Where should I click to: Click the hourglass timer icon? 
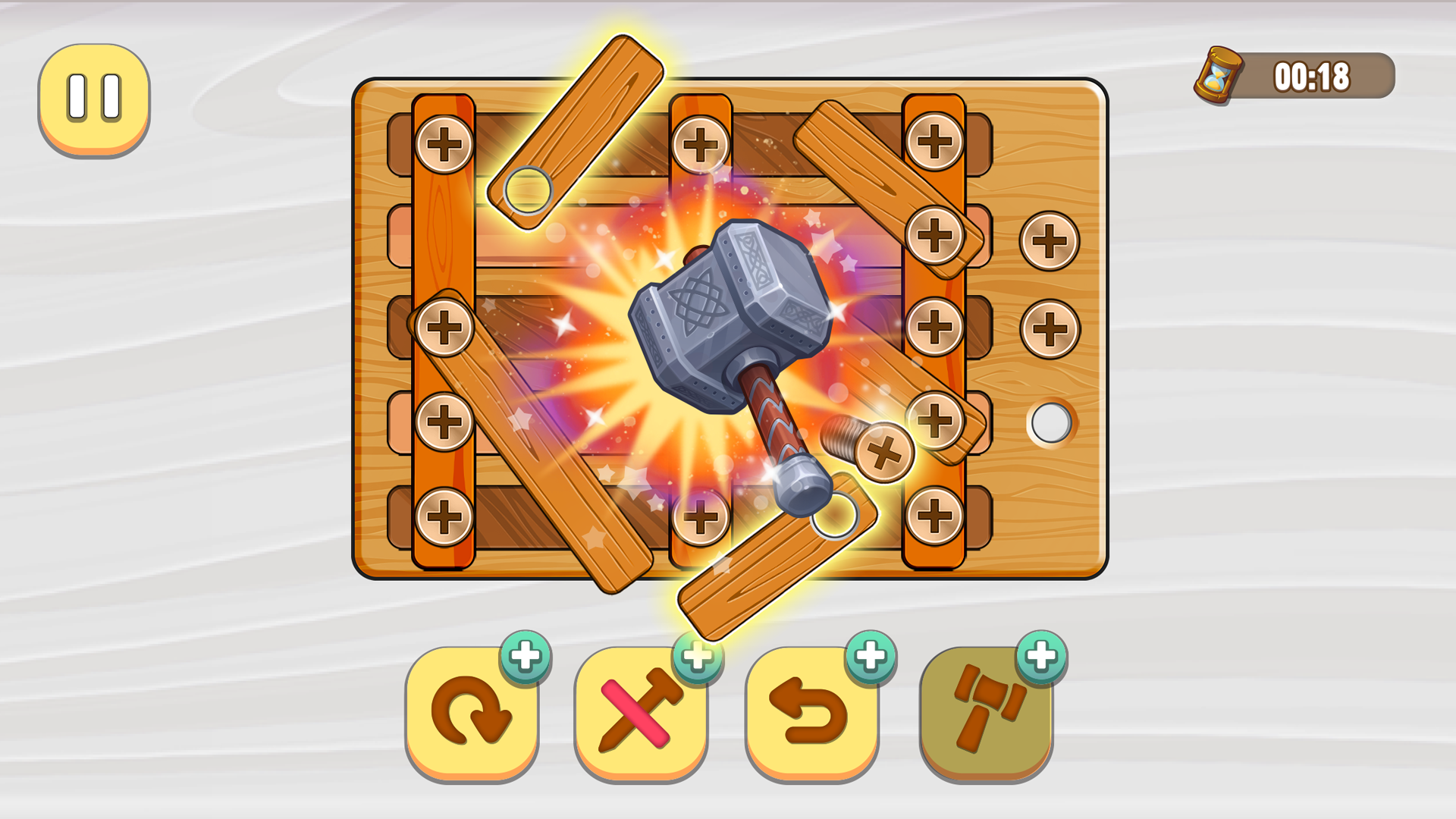point(1217,74)
